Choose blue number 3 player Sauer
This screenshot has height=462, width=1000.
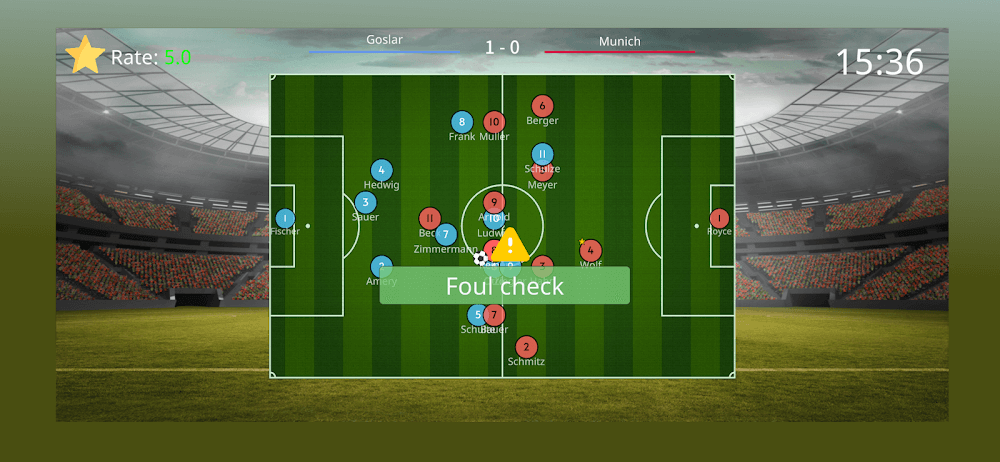coord(366,203)
